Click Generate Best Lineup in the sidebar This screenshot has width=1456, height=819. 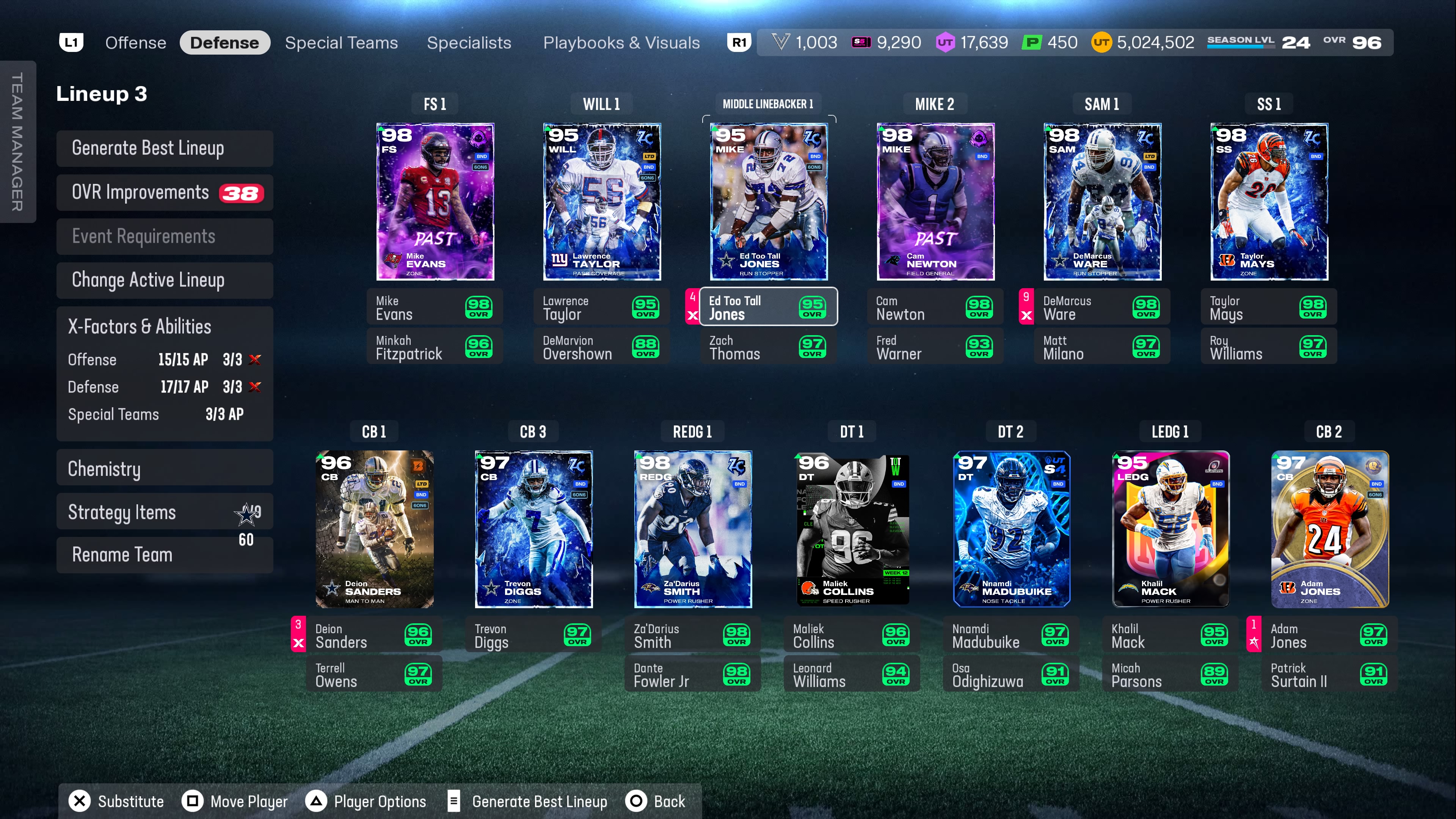pos(165,148)
